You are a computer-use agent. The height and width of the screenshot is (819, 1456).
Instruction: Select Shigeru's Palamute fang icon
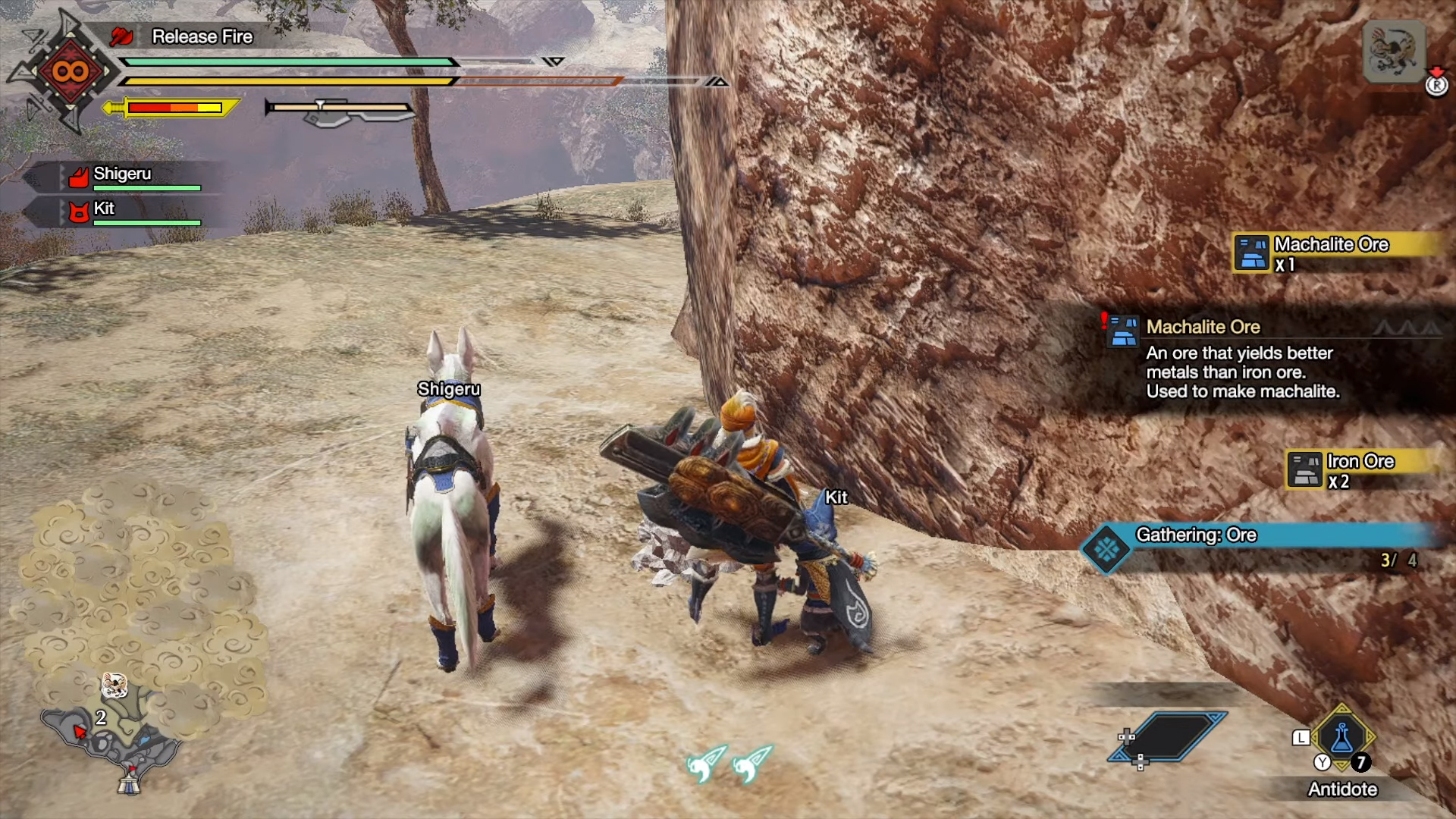(78, 174)
